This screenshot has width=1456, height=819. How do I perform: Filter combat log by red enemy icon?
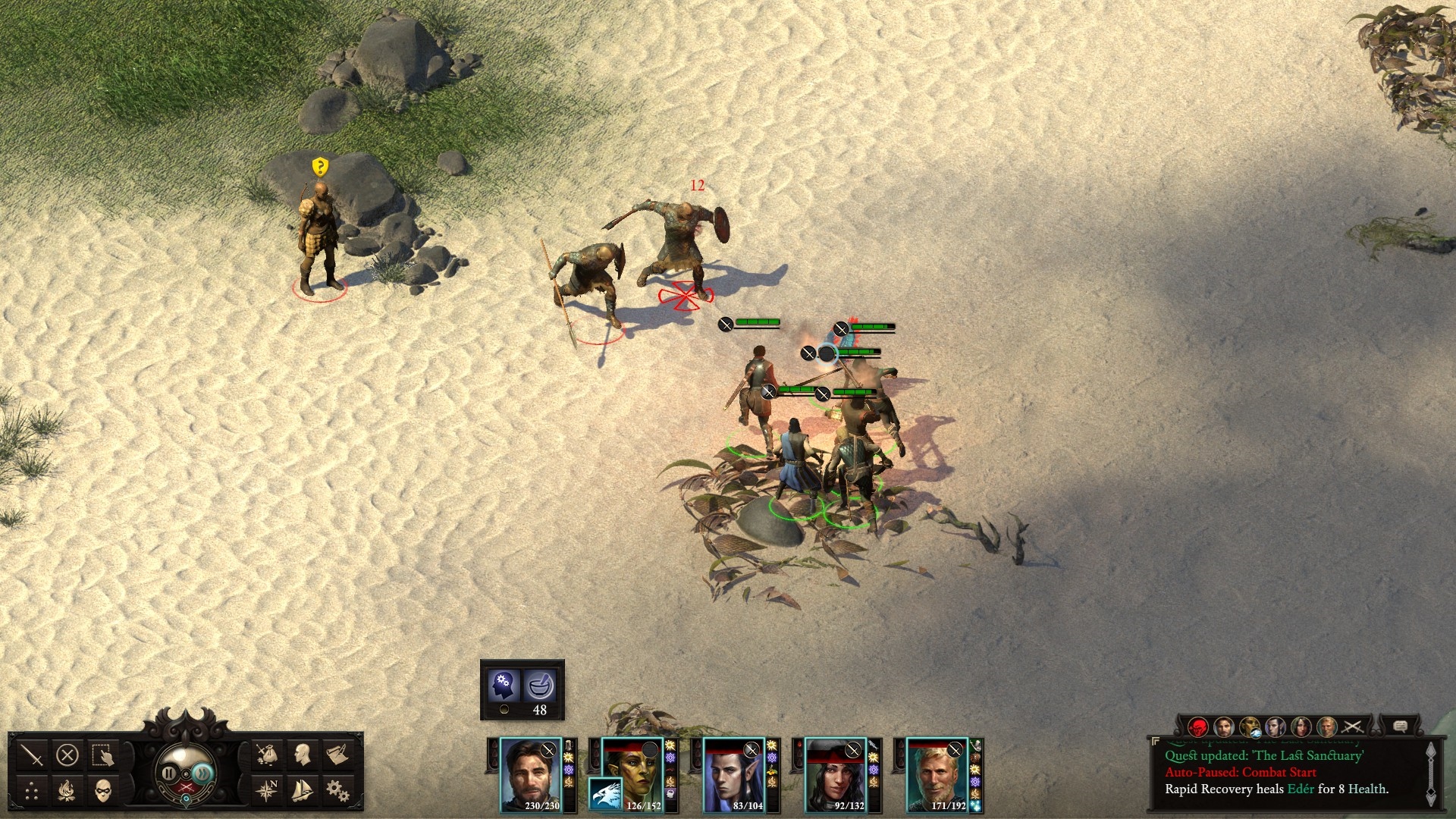(x=1198, y=727)
